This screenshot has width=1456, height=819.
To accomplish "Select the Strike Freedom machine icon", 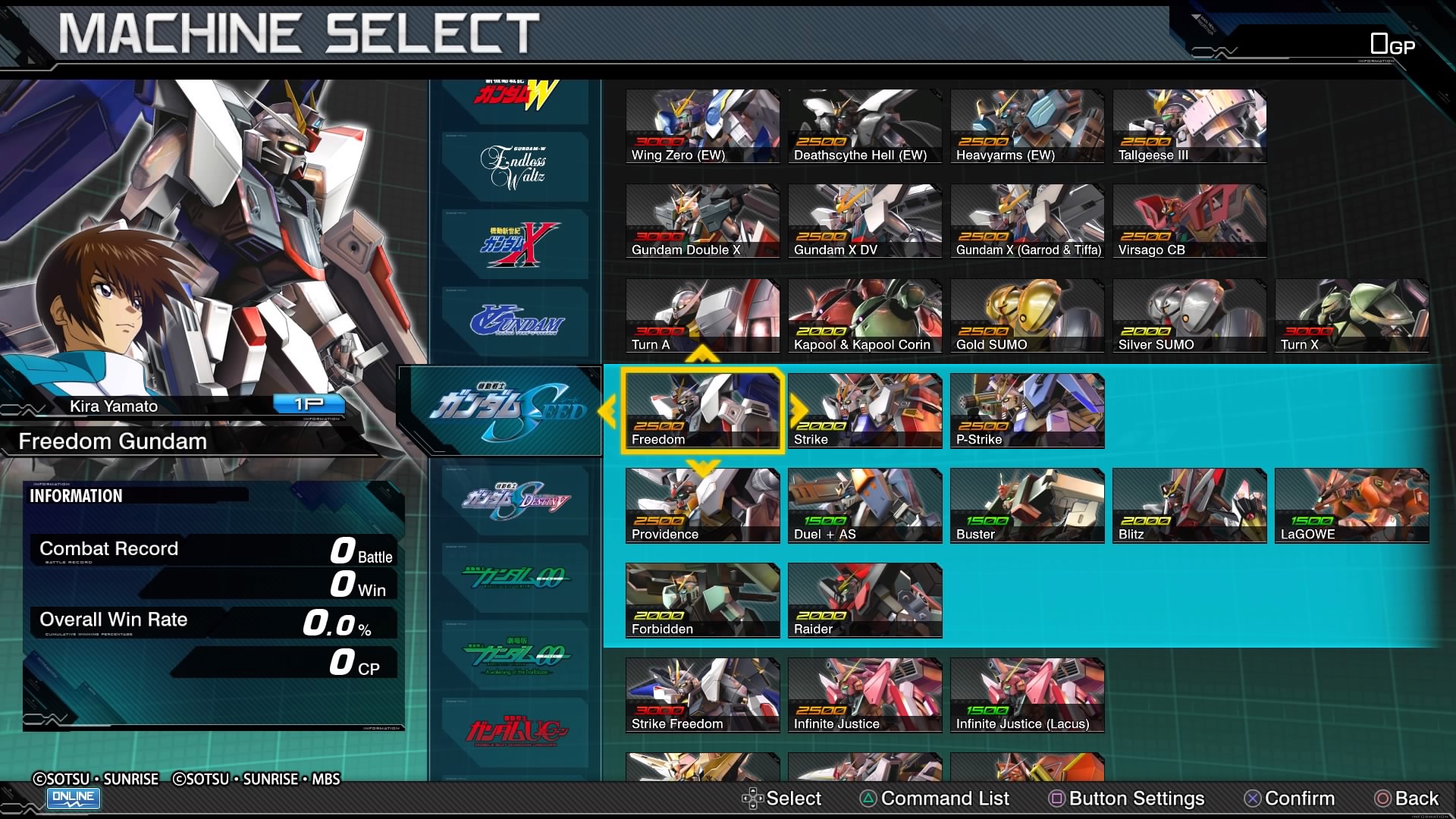I will click(702, 695).
